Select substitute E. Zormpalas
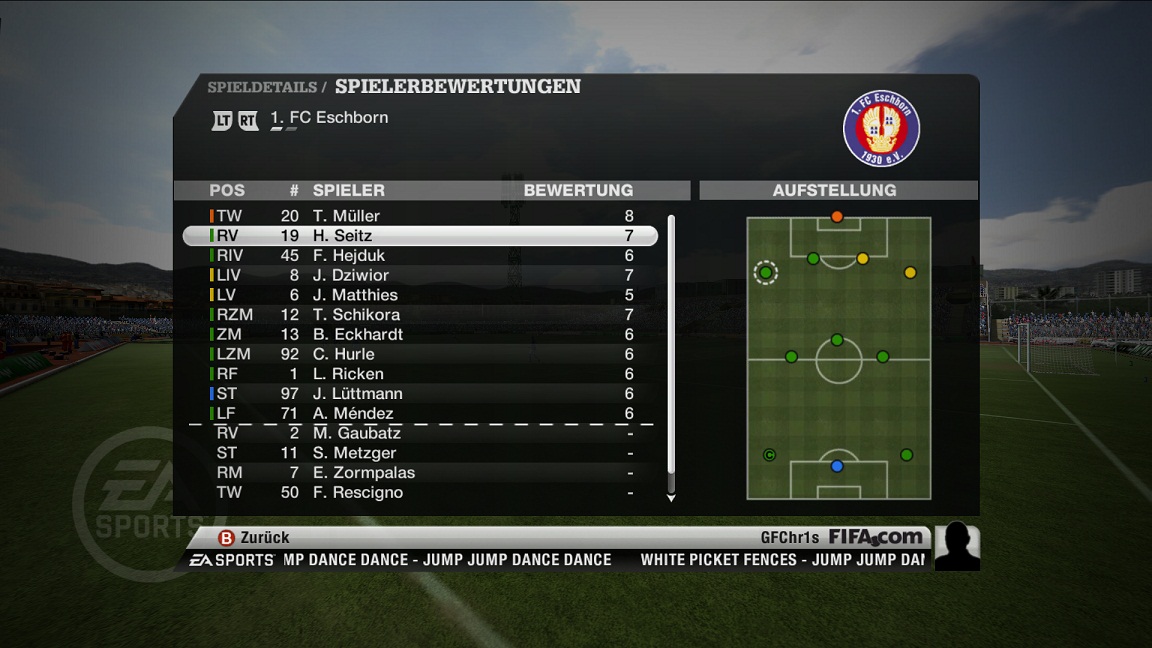 click(420, 473)
